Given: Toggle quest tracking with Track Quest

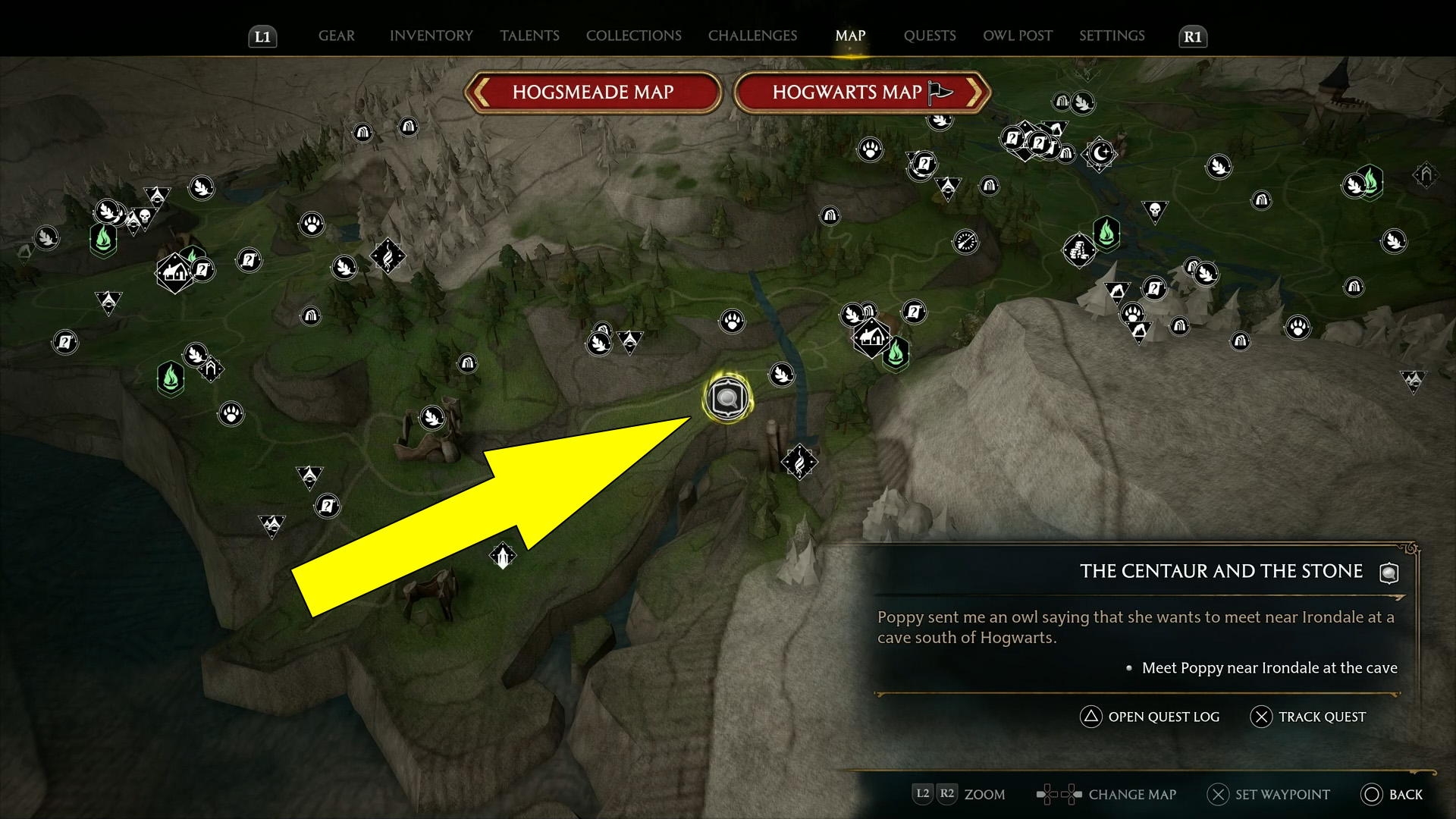Looking at the screenshot, I should (1308, 717).
